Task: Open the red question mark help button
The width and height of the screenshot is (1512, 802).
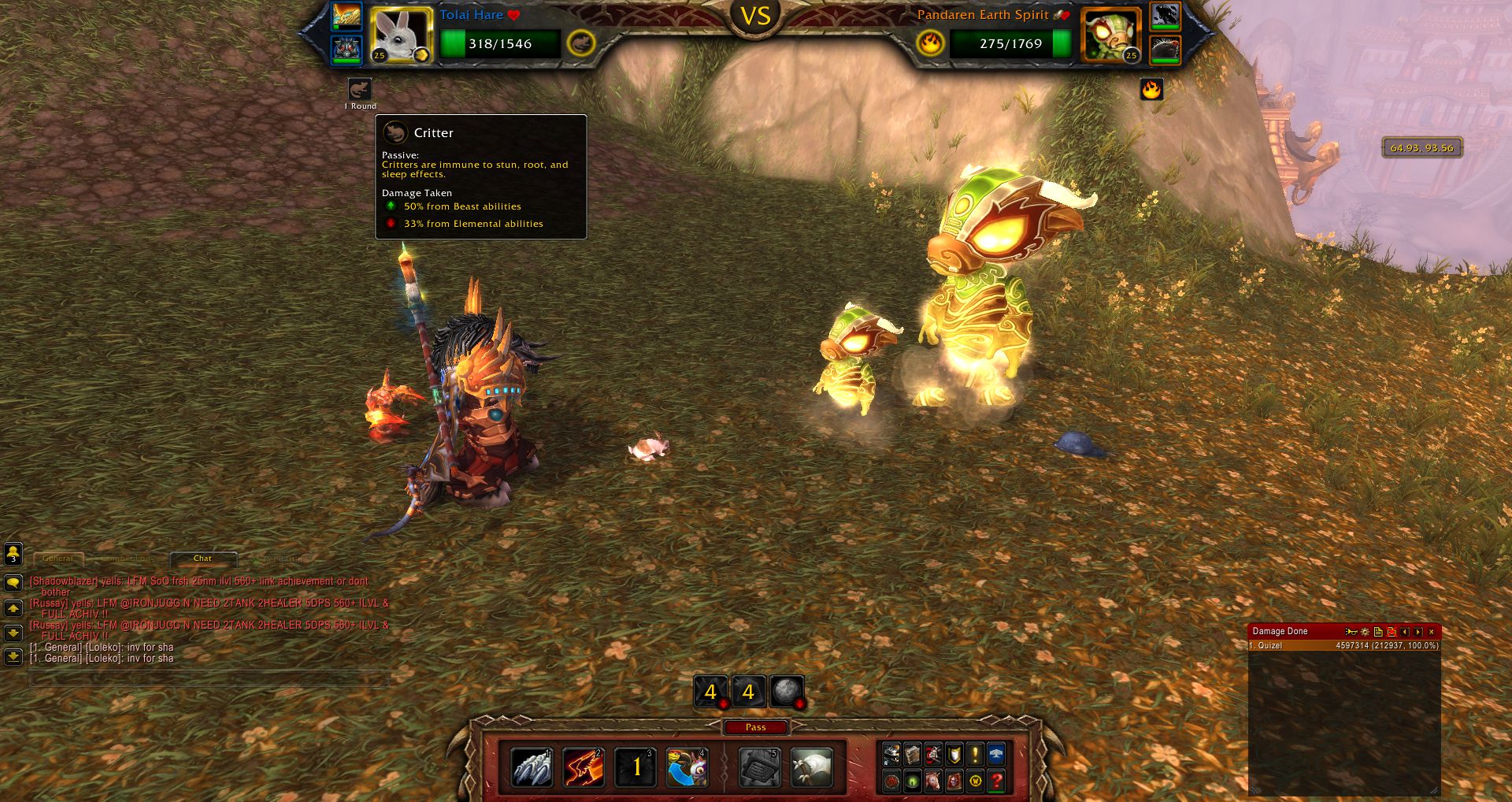Action: tap(996, 782)
